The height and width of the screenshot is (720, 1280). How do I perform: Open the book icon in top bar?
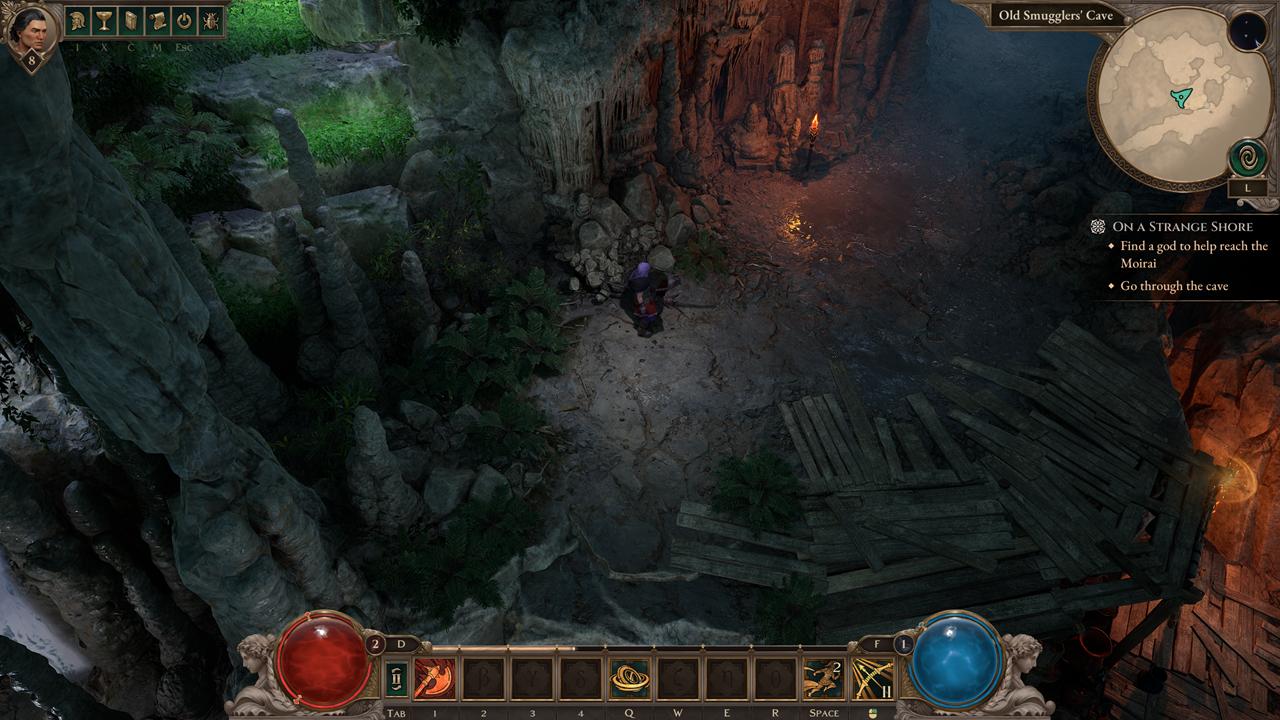[131, 20]
